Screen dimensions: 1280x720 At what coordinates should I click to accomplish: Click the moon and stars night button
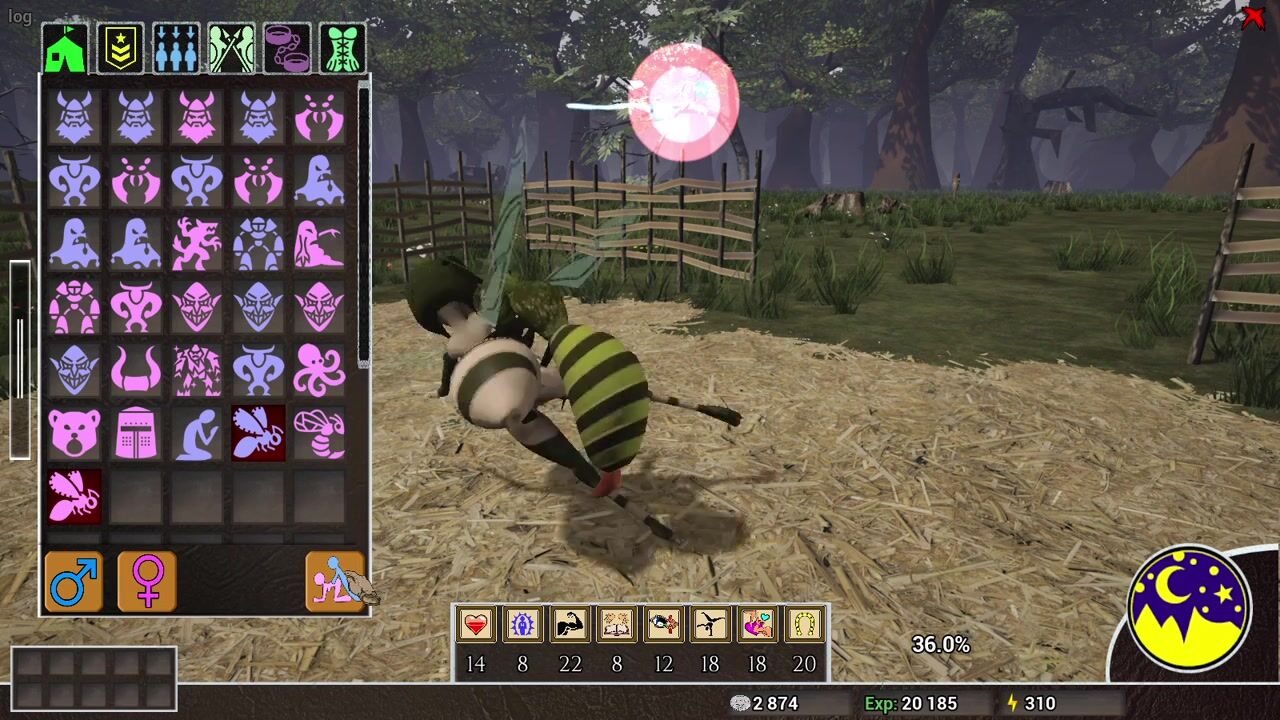1189,607
